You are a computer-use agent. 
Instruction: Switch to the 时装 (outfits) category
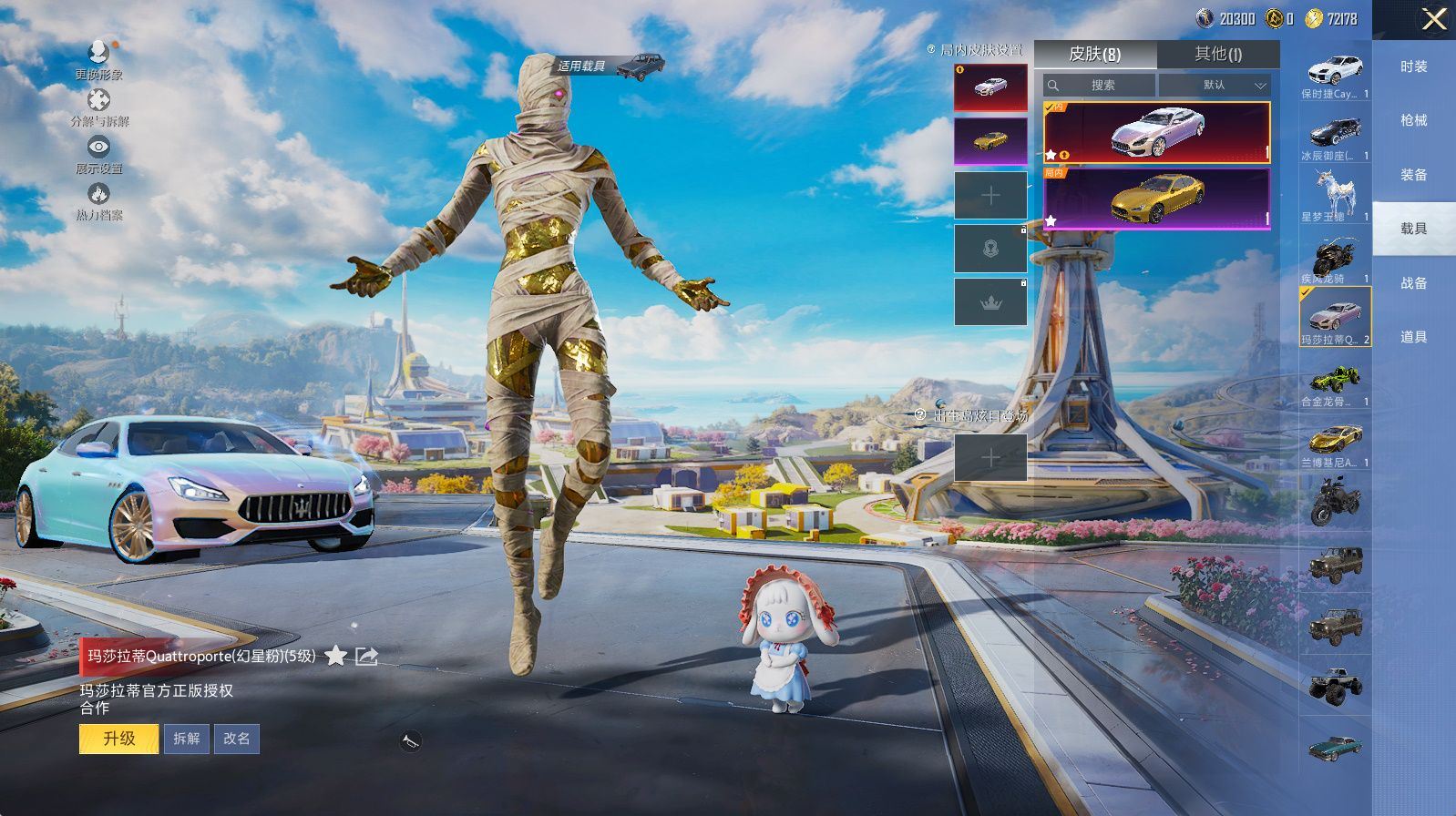[1413, 66]
